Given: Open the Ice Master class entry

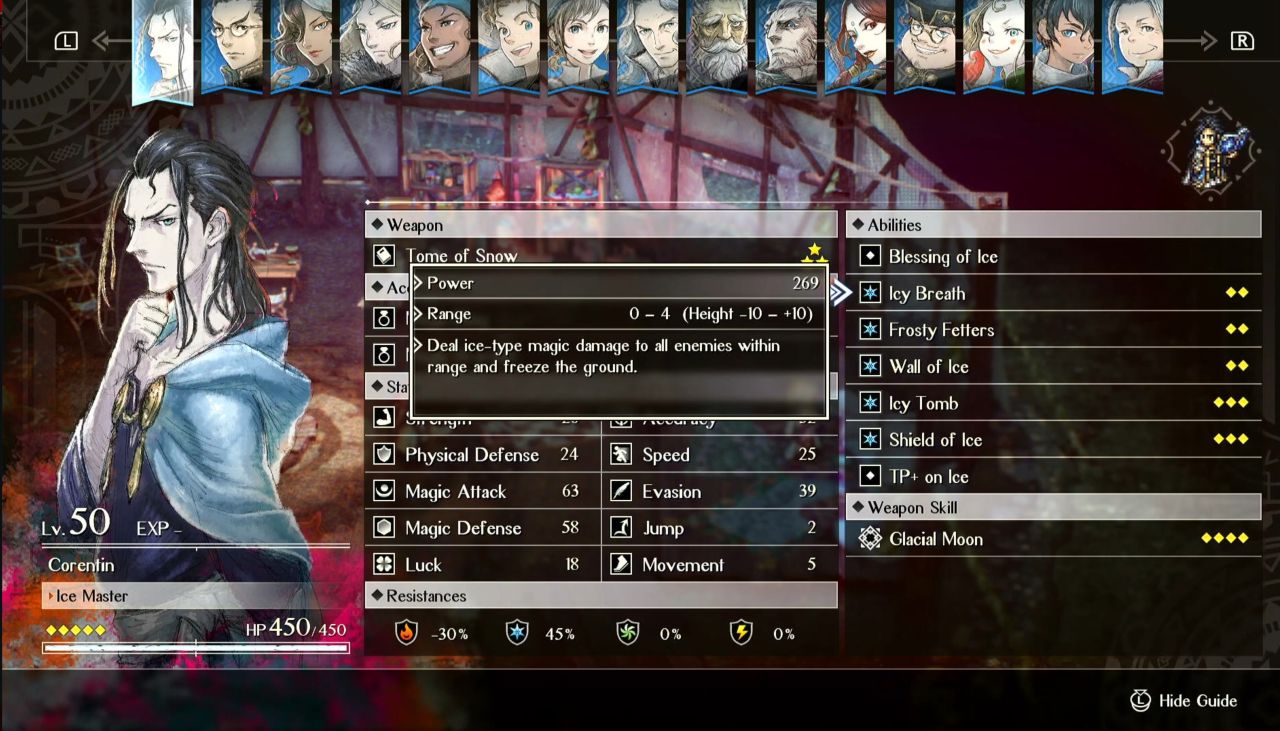Looking at the screenshot, I should [x=92, y=596].
